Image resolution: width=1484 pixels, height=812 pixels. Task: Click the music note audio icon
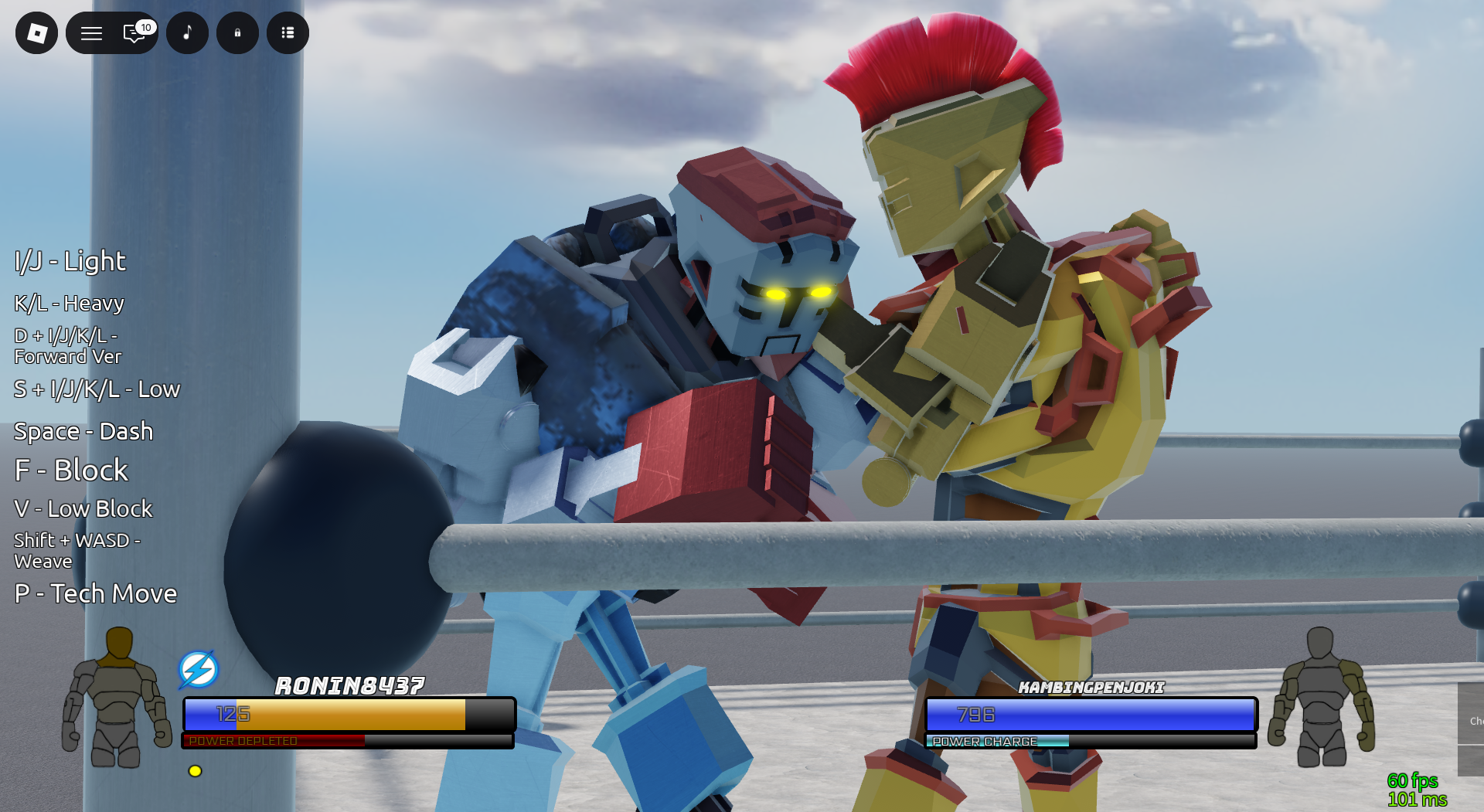point(187,32)
